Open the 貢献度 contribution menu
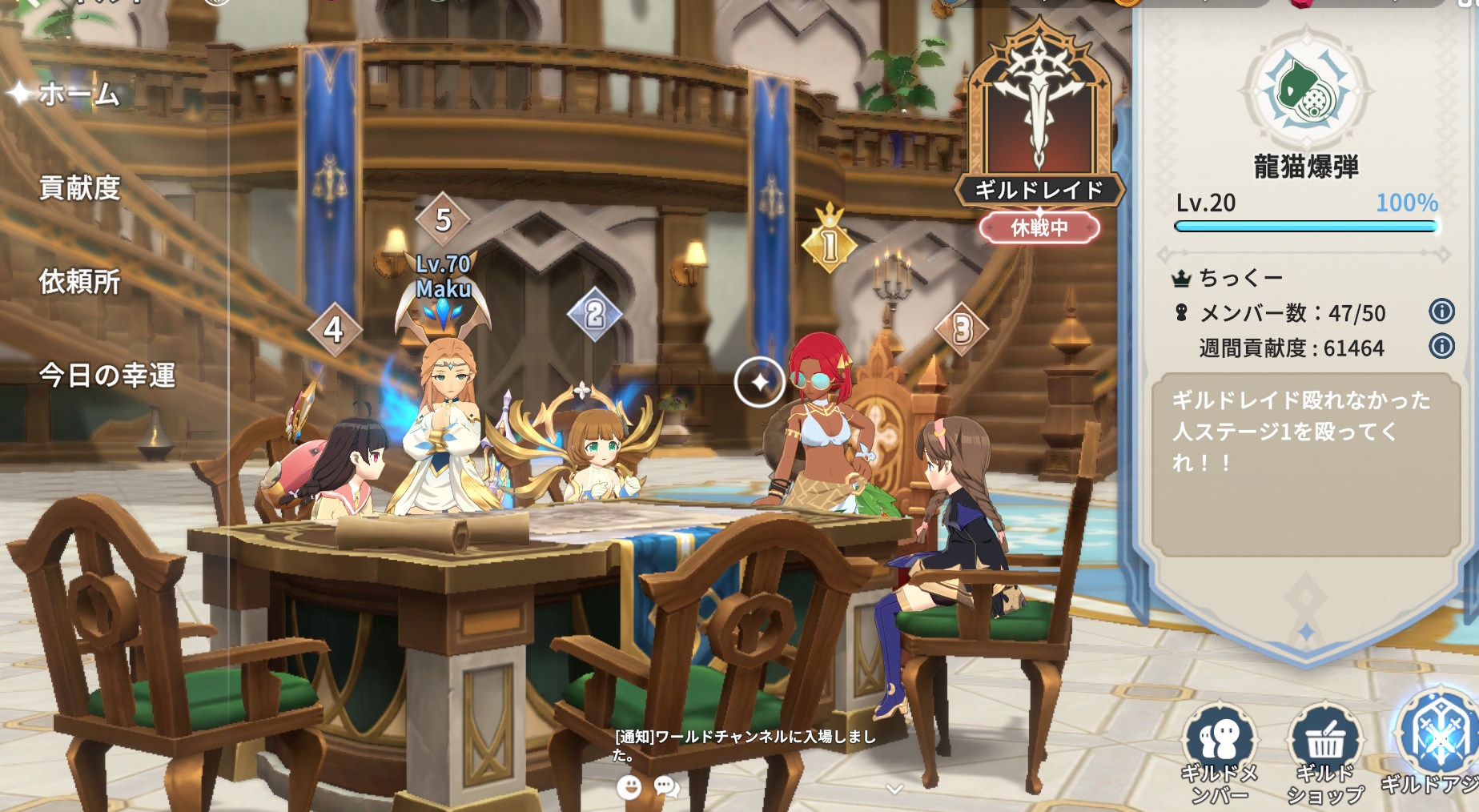1479x812 pixels. point(79,188)
